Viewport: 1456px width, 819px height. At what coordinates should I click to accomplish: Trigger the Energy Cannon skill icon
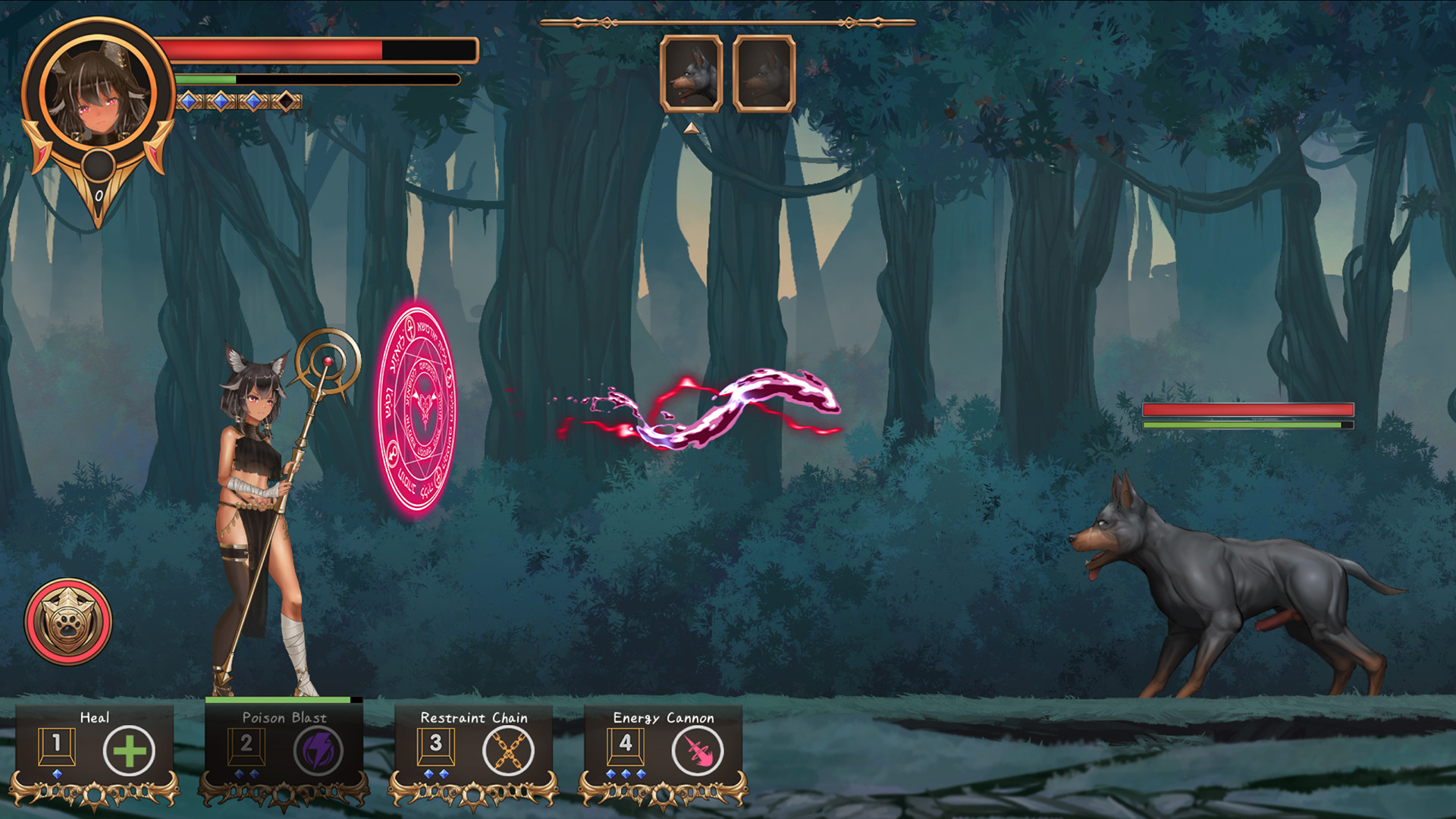coord(697,751)
